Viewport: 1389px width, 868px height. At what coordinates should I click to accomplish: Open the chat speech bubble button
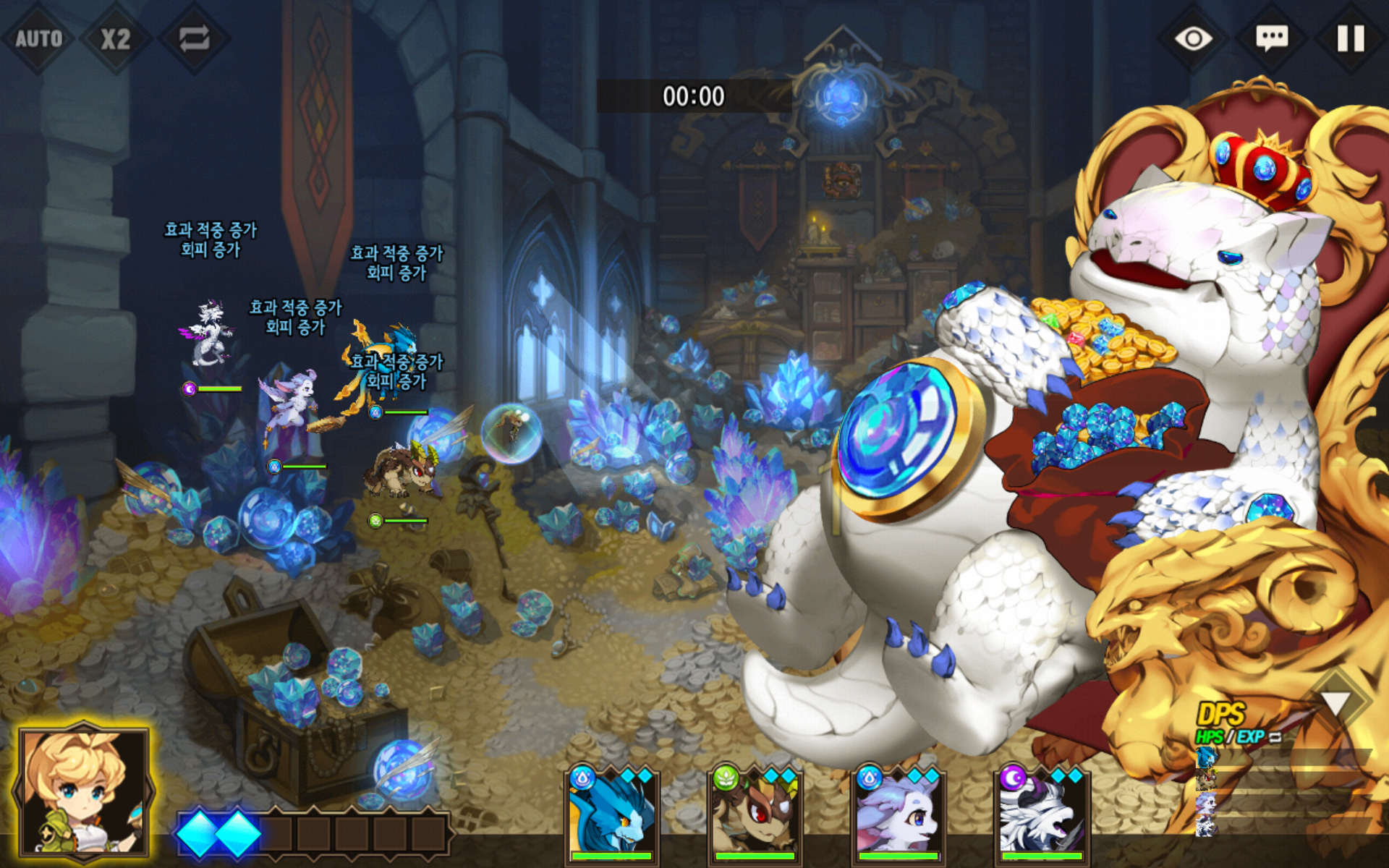tap(1272, 38)
